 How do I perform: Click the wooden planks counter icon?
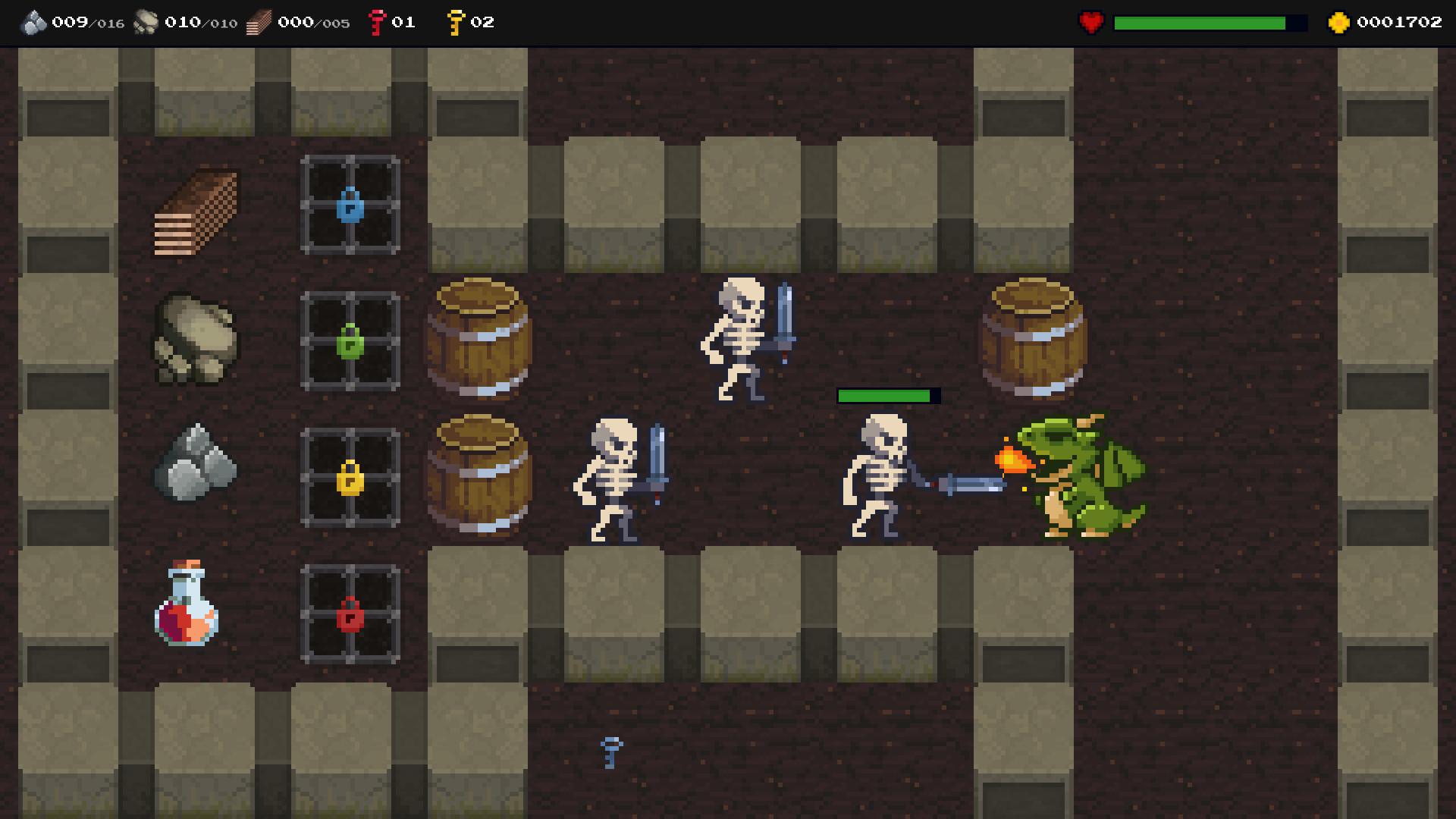click(259, 21)
